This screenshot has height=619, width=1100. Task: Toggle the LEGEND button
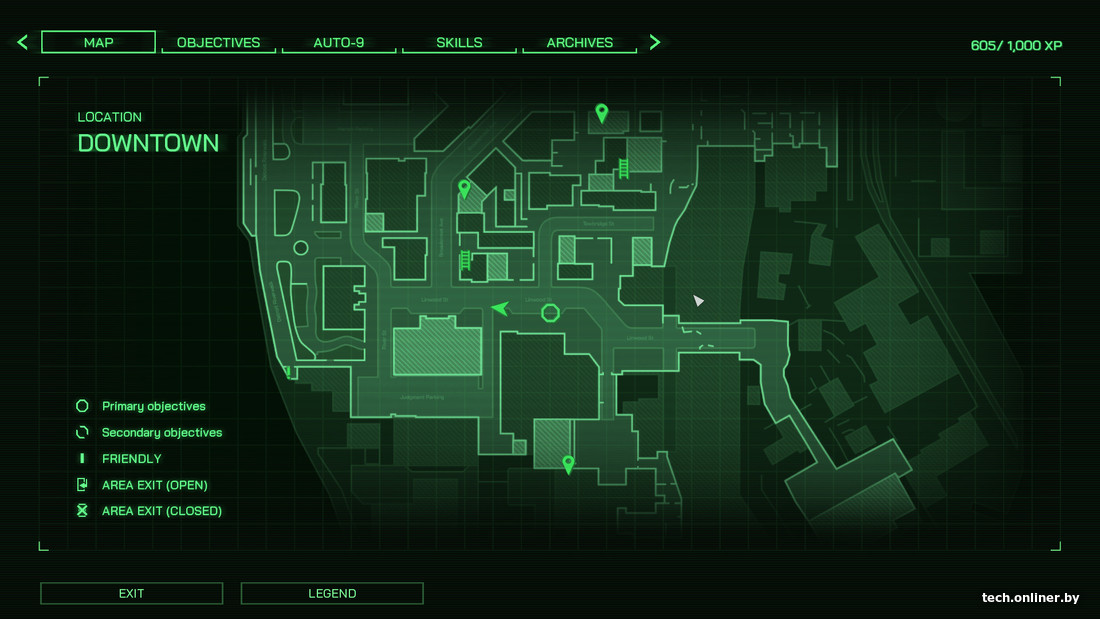[332, 593]
